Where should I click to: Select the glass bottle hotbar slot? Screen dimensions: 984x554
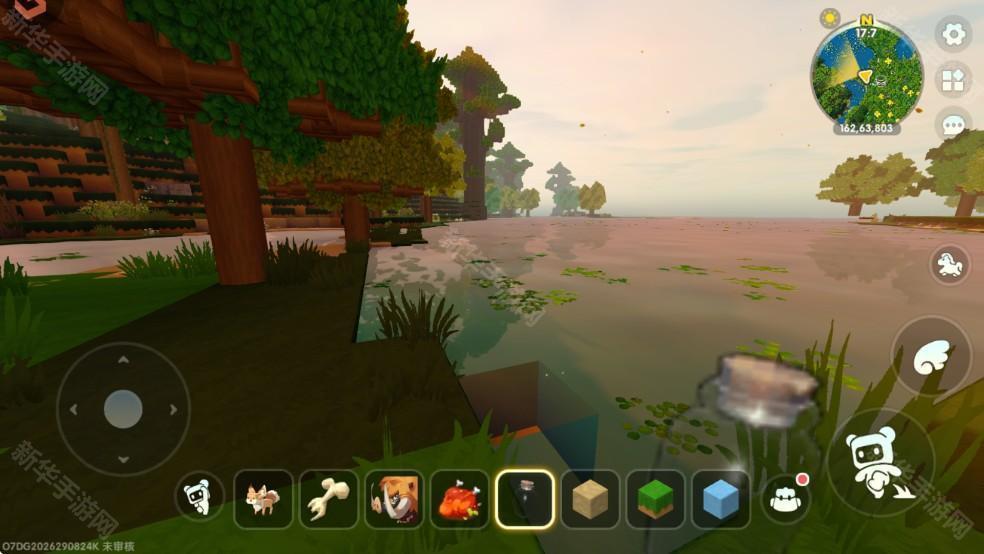pos(525,499)
